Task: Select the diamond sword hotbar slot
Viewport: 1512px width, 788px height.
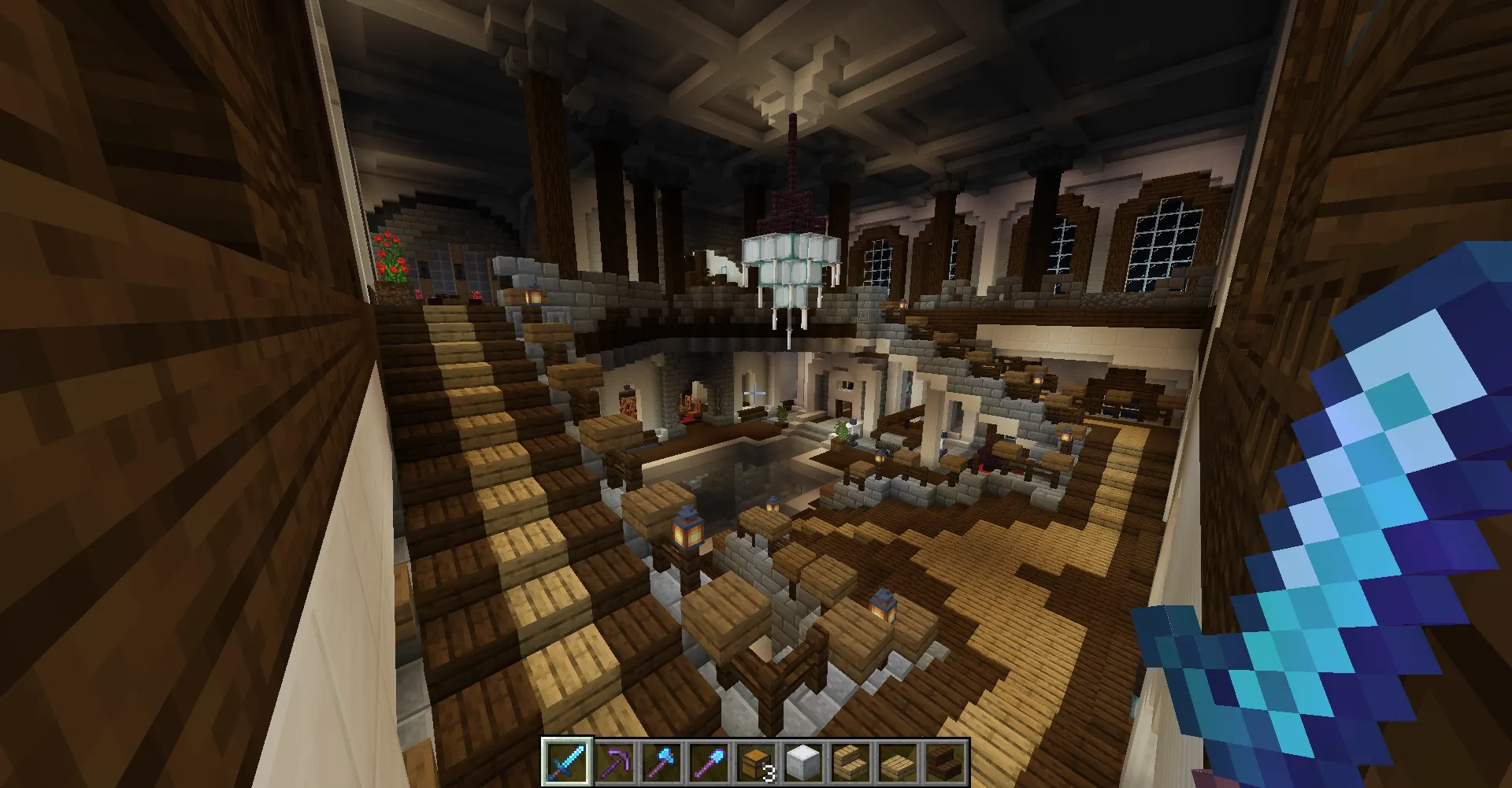Action: click(x=566, y=762)
